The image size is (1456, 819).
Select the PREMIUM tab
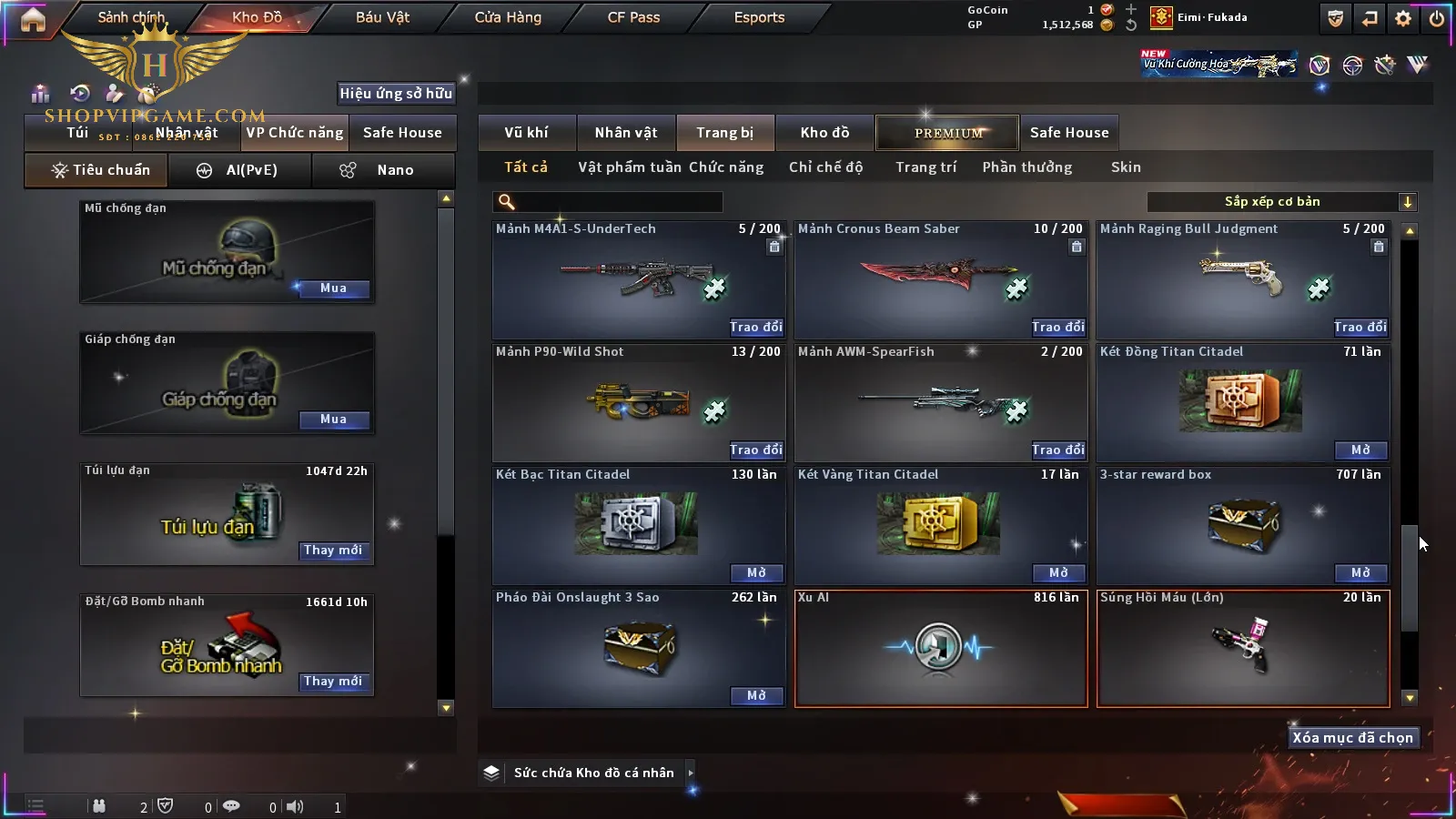947,133
